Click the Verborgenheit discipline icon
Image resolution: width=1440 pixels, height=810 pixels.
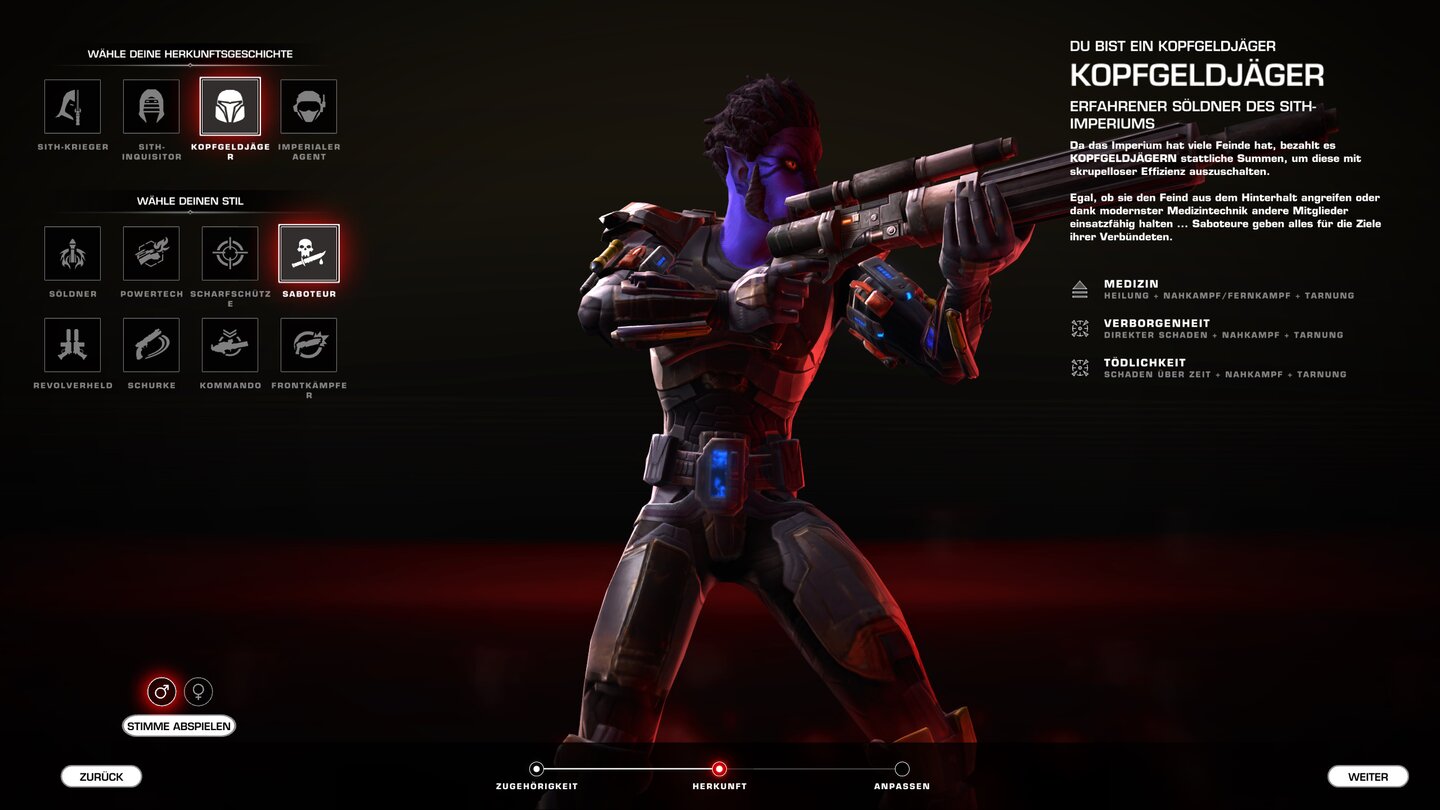click(1080, 330)
